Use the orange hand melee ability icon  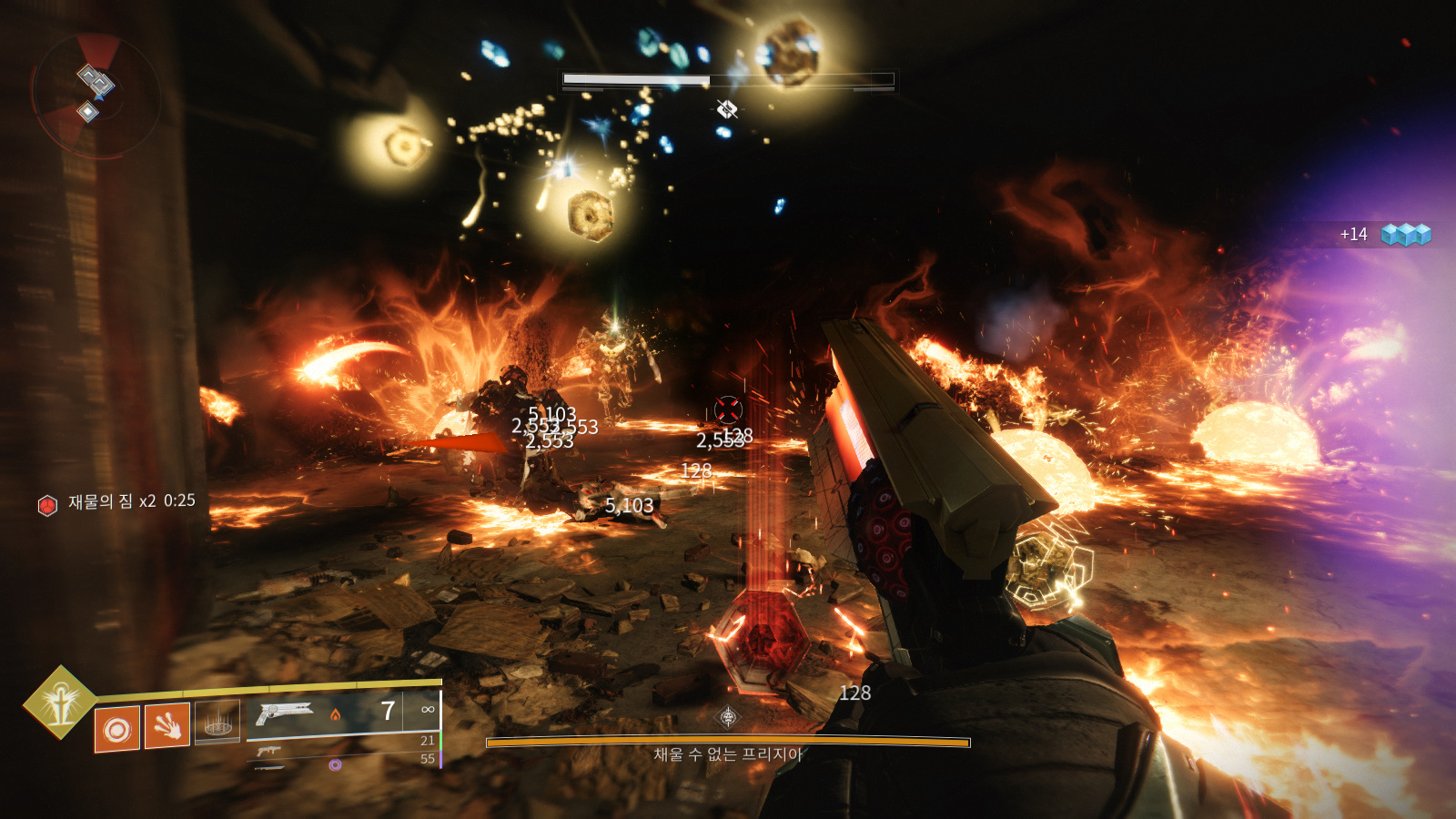pyautogui.click(x=167, y=725)
